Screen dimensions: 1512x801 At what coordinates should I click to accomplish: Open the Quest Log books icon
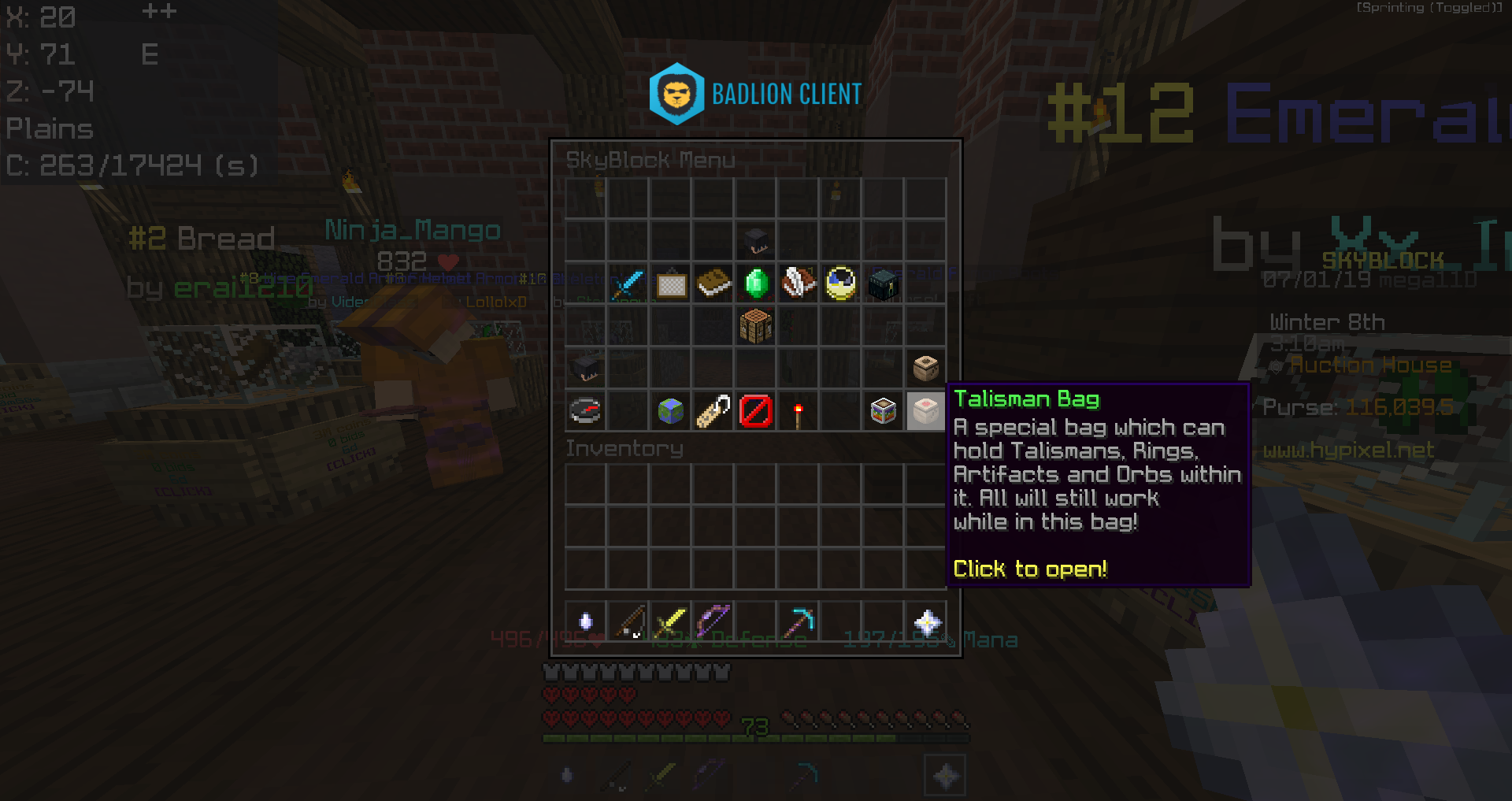pyautogui.click(x=799, y=284)
